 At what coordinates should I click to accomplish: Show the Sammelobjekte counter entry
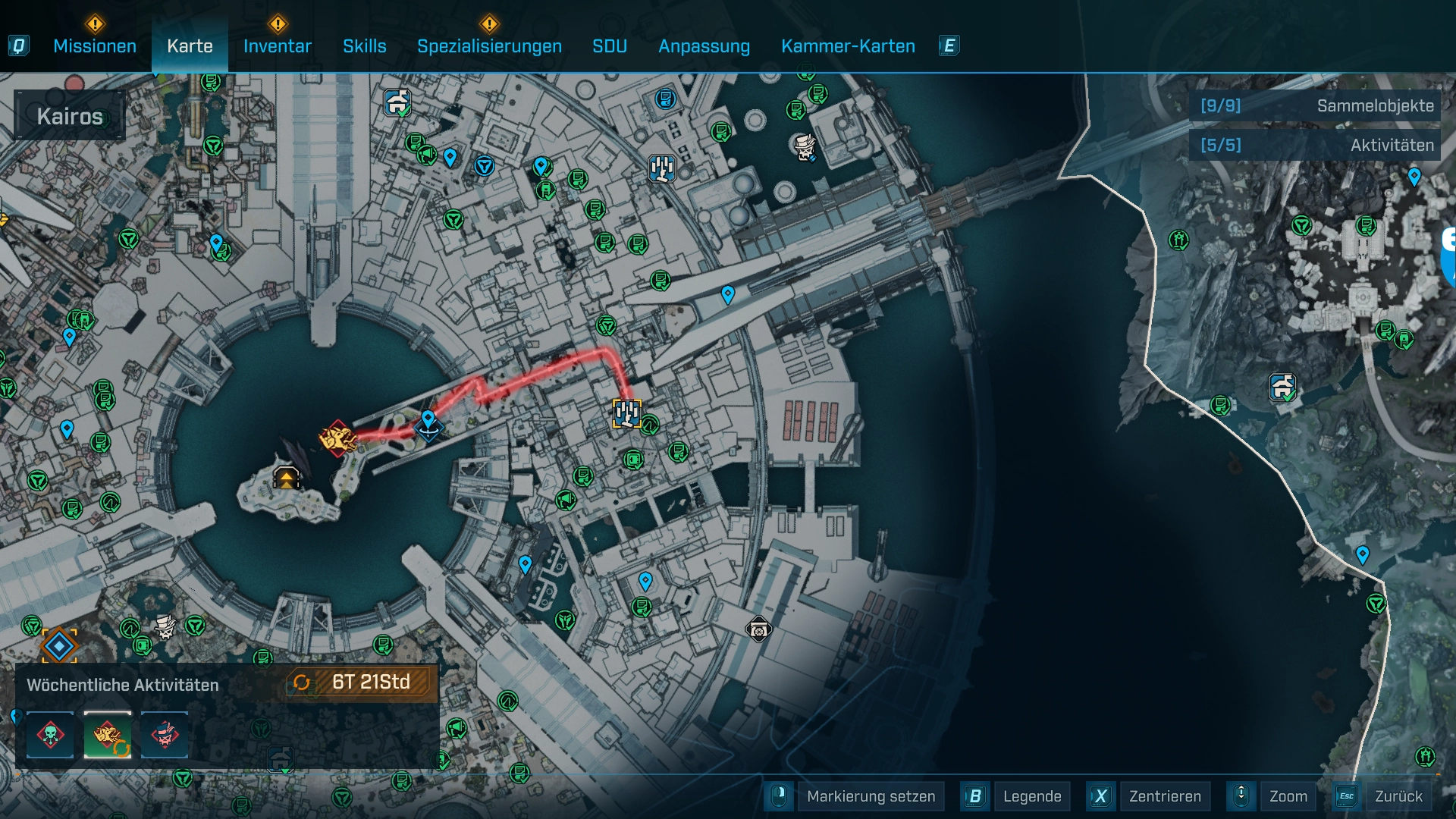tap(1316, 106)
